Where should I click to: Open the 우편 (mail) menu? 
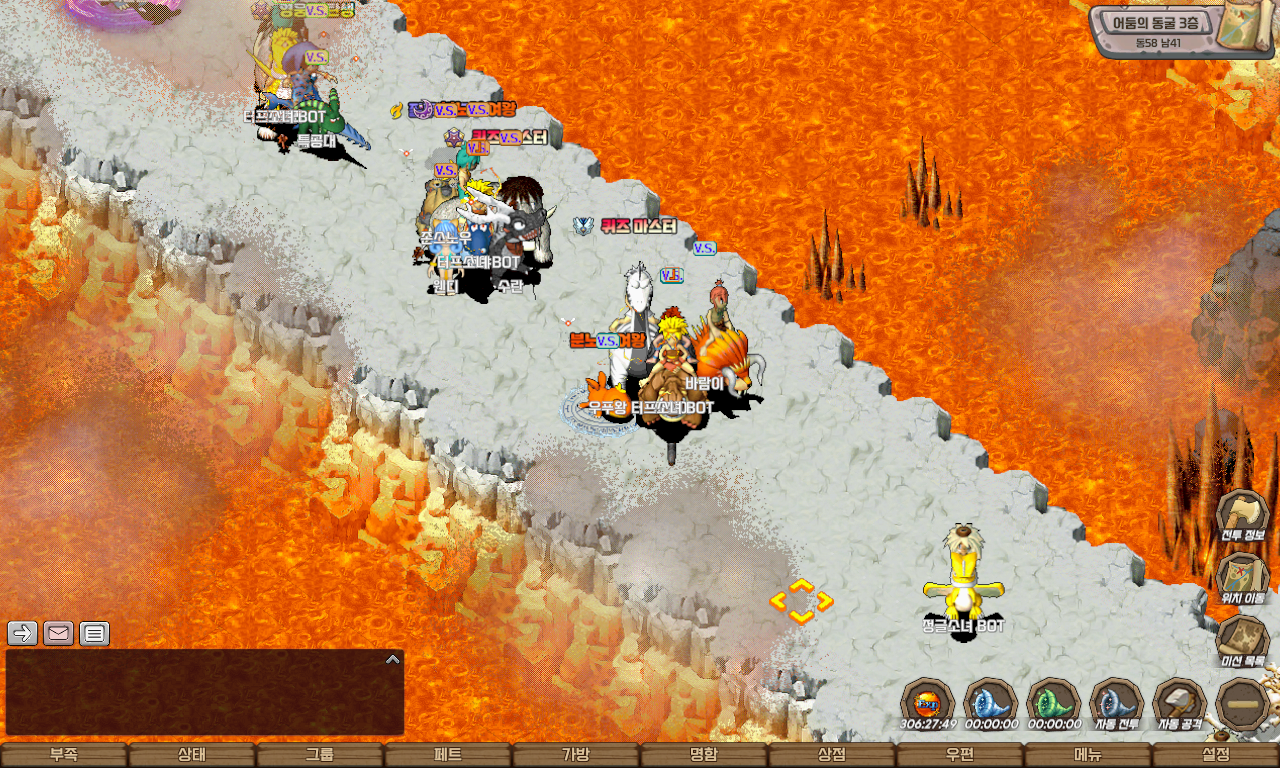point(960,755)
